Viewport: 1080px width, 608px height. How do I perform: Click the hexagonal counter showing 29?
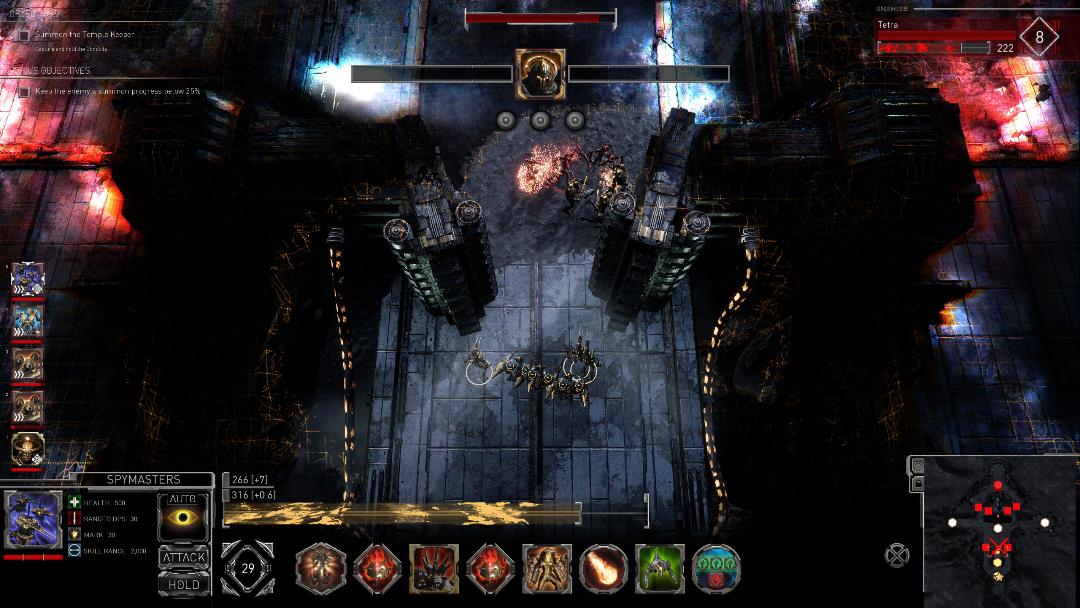click(246, 567)
